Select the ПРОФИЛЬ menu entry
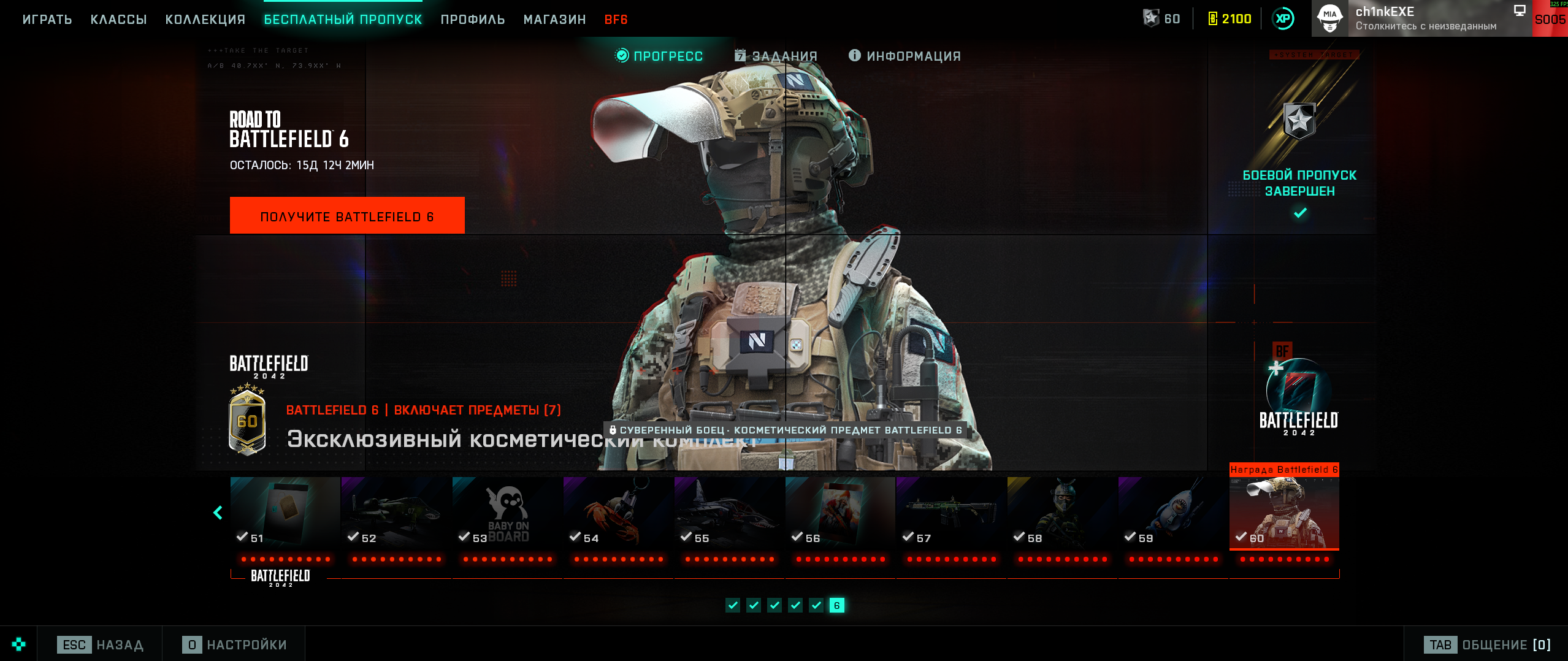Viewport: 1568px width, 661px height. click(x=473, y=20)
